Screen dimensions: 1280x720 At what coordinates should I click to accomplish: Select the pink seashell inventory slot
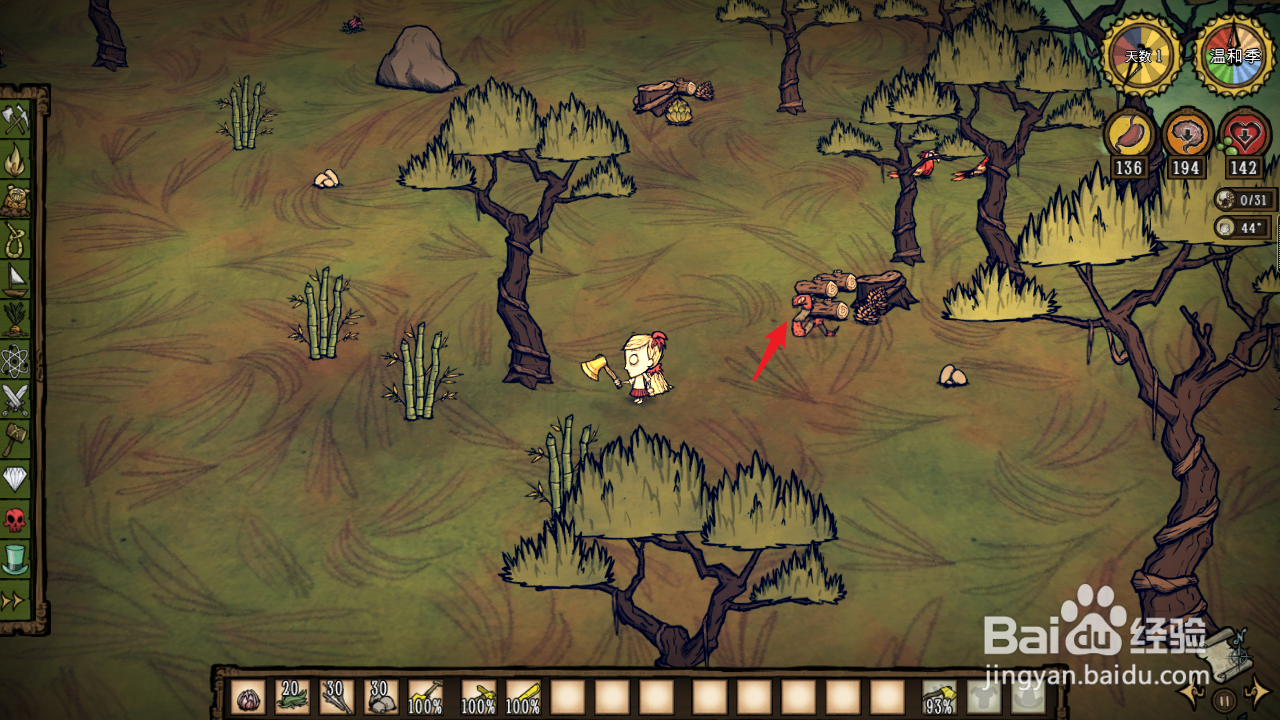[x=248, y=697]
